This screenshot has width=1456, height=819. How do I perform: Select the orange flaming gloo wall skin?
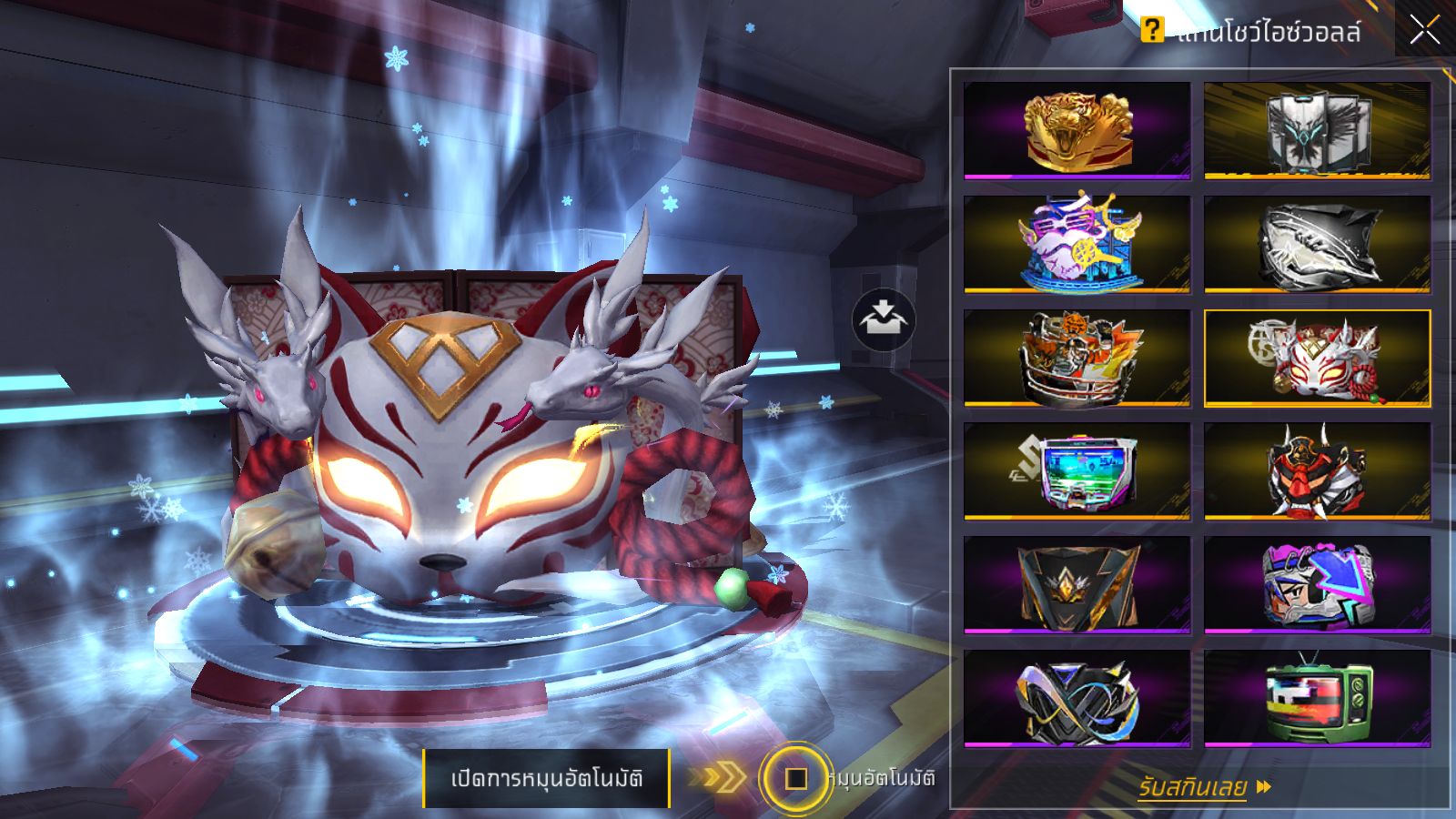point(1077,358)
